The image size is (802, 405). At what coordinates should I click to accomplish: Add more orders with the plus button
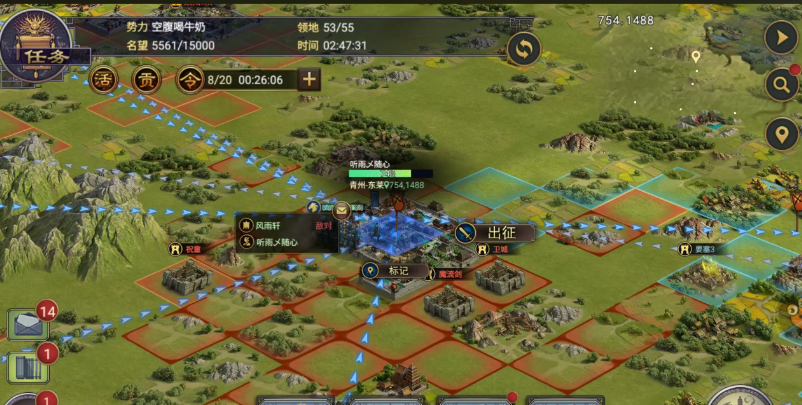309,80
